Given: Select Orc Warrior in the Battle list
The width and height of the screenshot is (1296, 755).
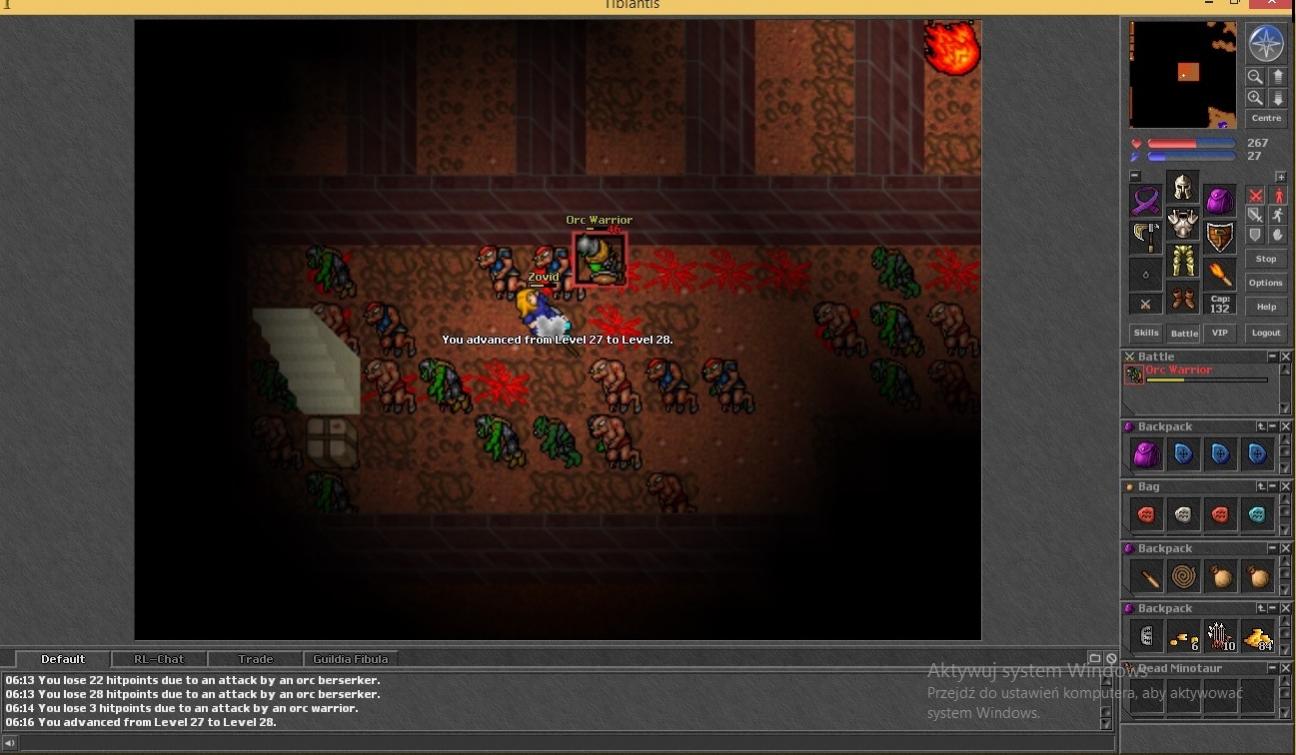Looking at the screenshot, I should coord(1179,371).
